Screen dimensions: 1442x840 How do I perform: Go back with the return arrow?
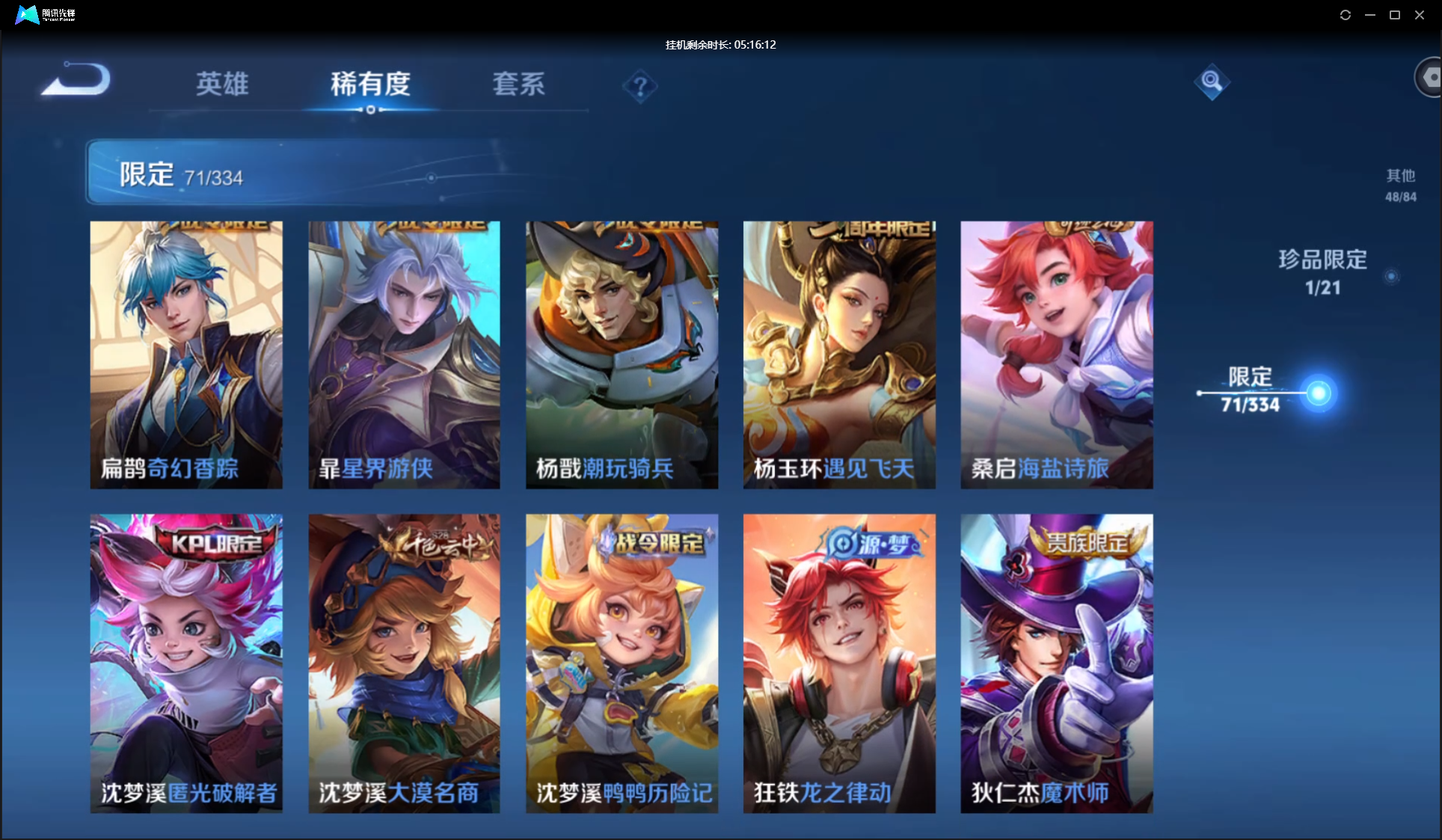(x=76, y=79)
